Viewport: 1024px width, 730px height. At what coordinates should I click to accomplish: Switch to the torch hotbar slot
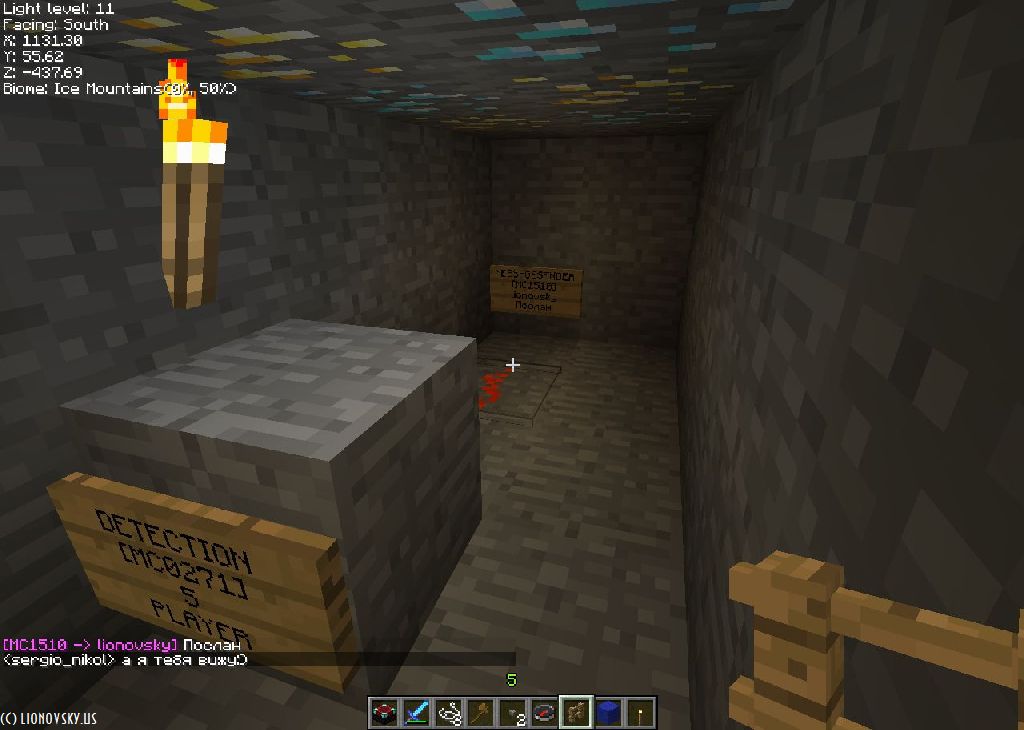[640, 713]
